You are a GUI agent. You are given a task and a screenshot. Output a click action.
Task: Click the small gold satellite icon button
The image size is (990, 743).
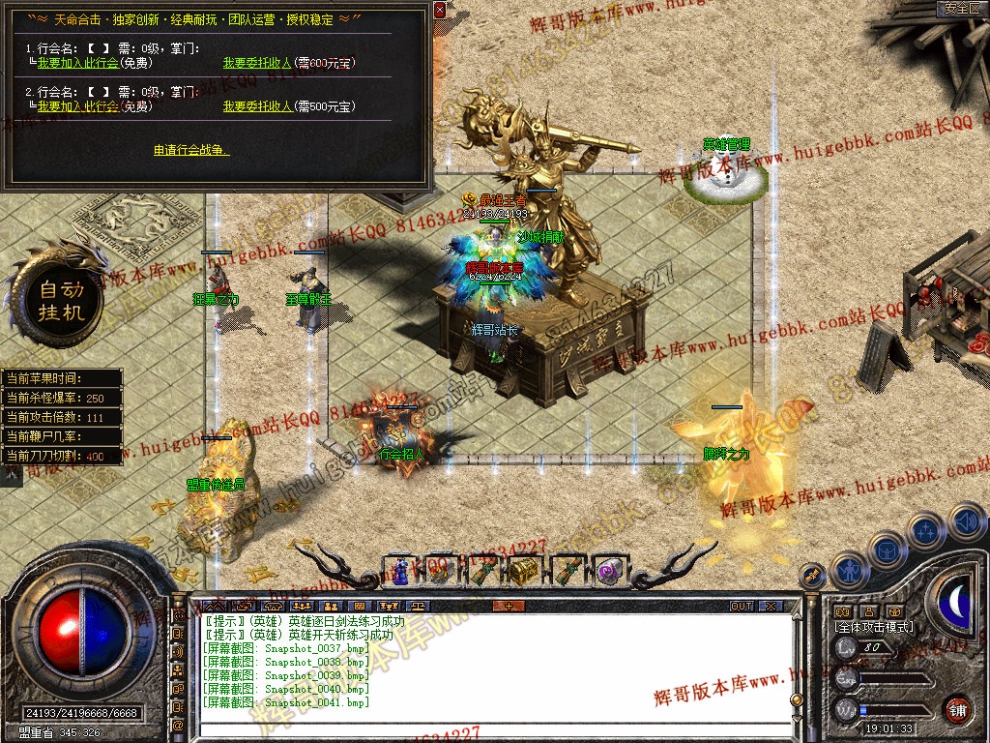click(x=813, y=576)
